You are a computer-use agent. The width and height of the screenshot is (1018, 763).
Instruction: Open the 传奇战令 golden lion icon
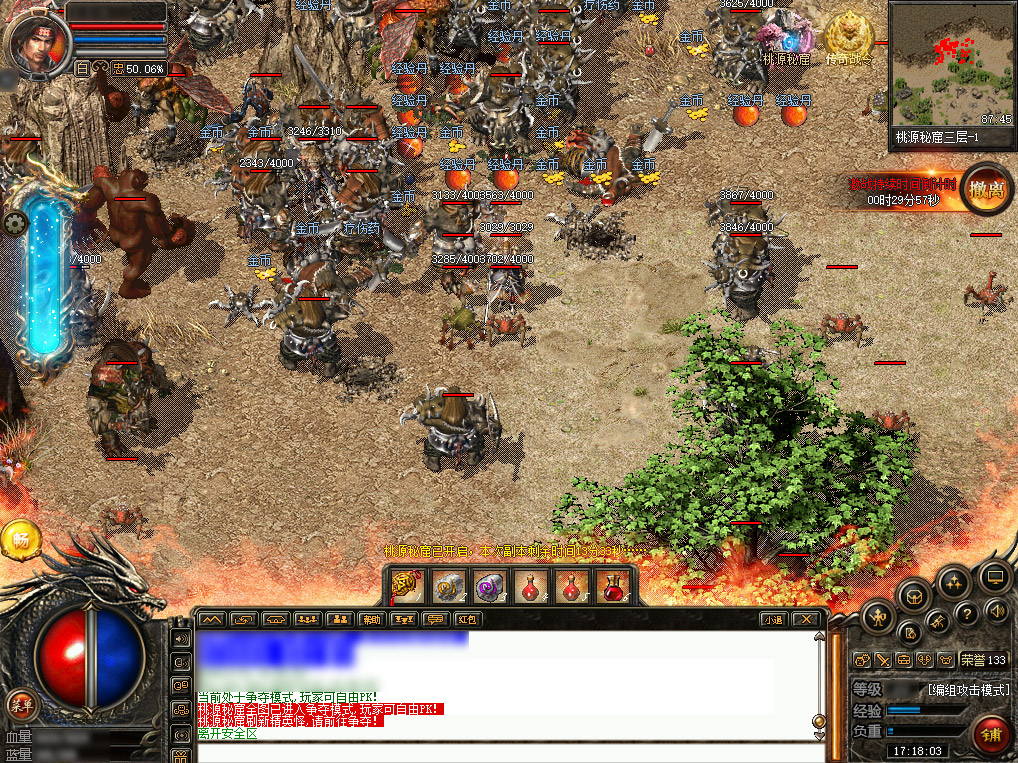(848, 37)
